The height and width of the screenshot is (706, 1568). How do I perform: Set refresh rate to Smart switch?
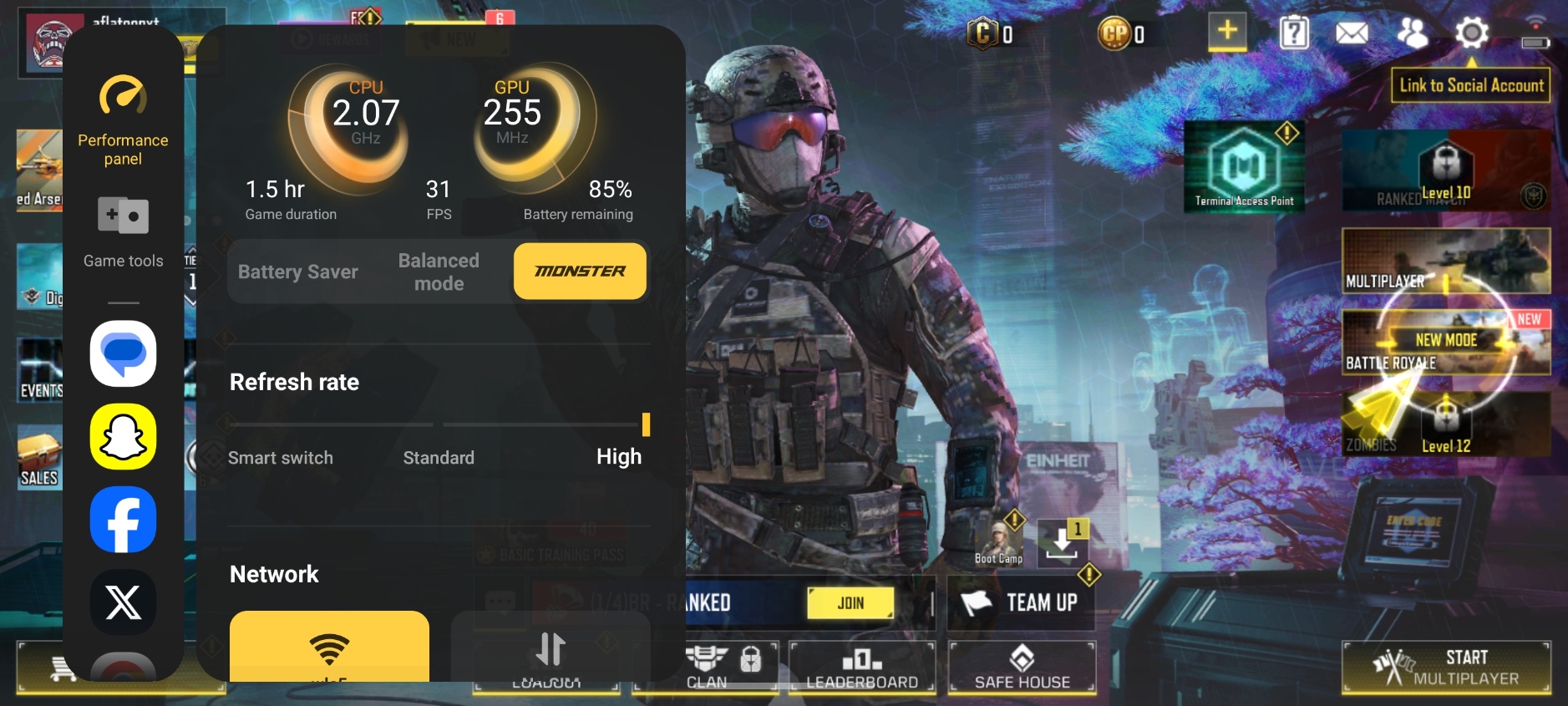coord(281,457)
